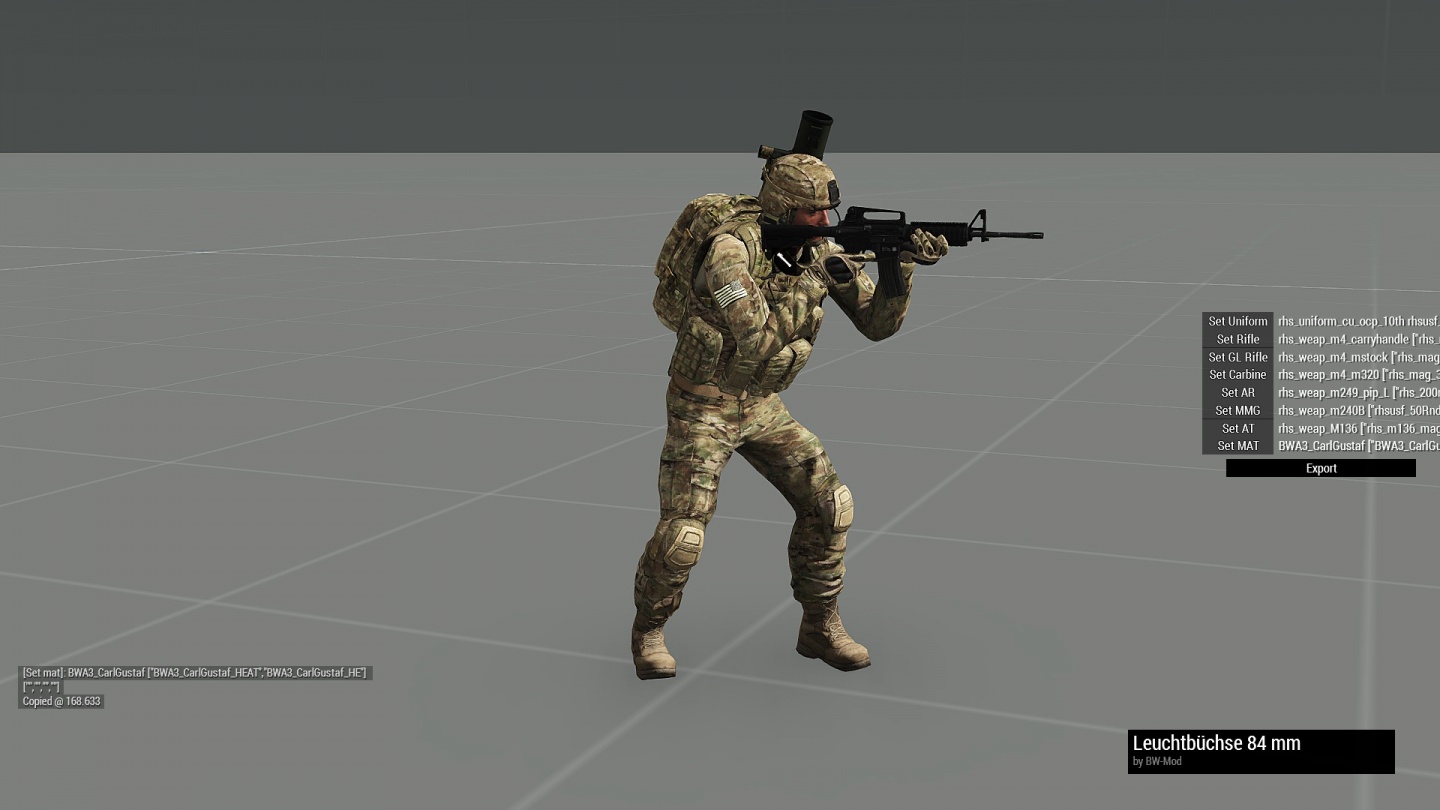The width and height of the screenshot is (1440, 810).
Task: Click the Set Carbine button
Action: tap(1237, 375)
